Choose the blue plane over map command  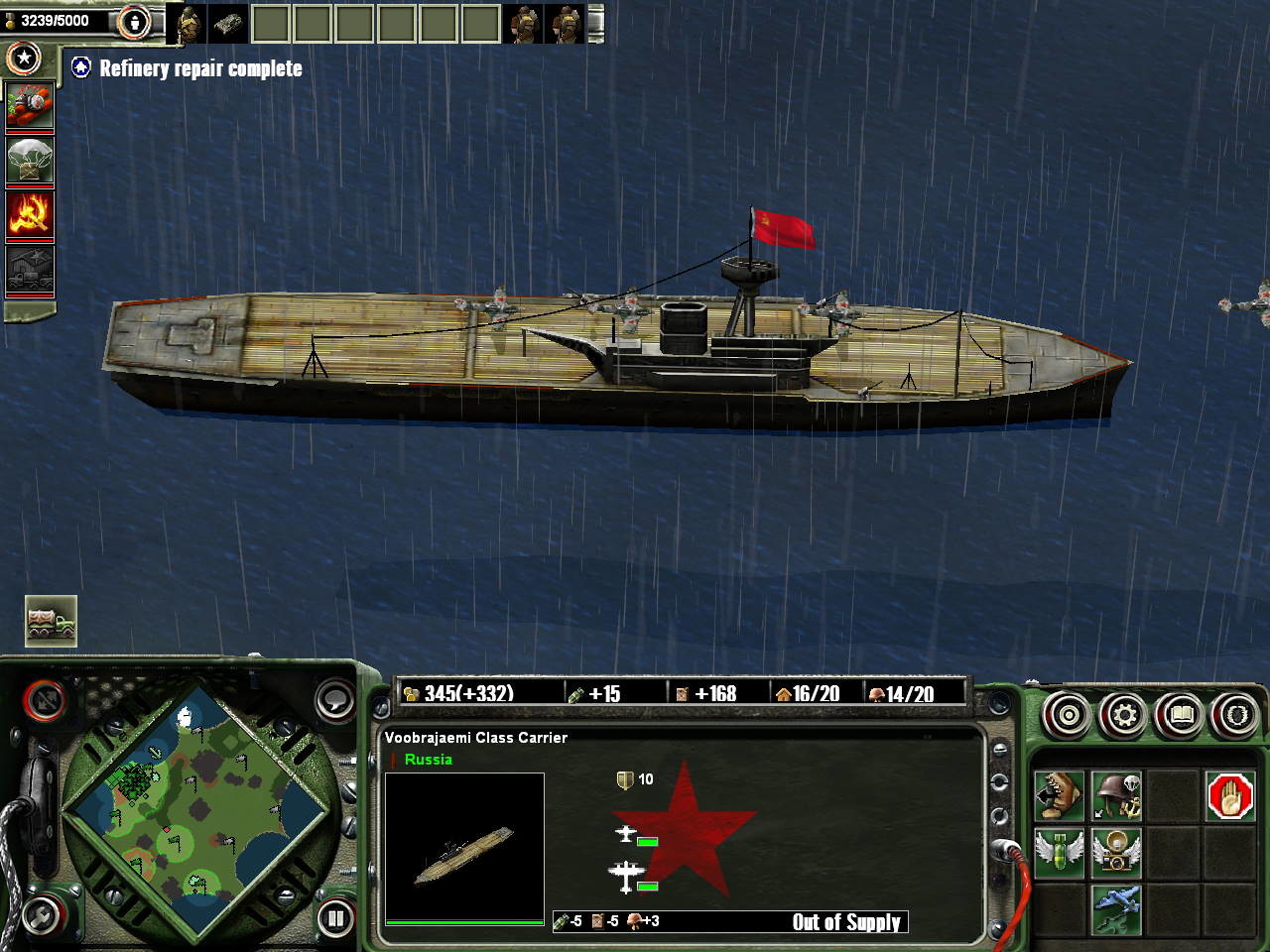pyautogui.click(x=1116, y=909)
